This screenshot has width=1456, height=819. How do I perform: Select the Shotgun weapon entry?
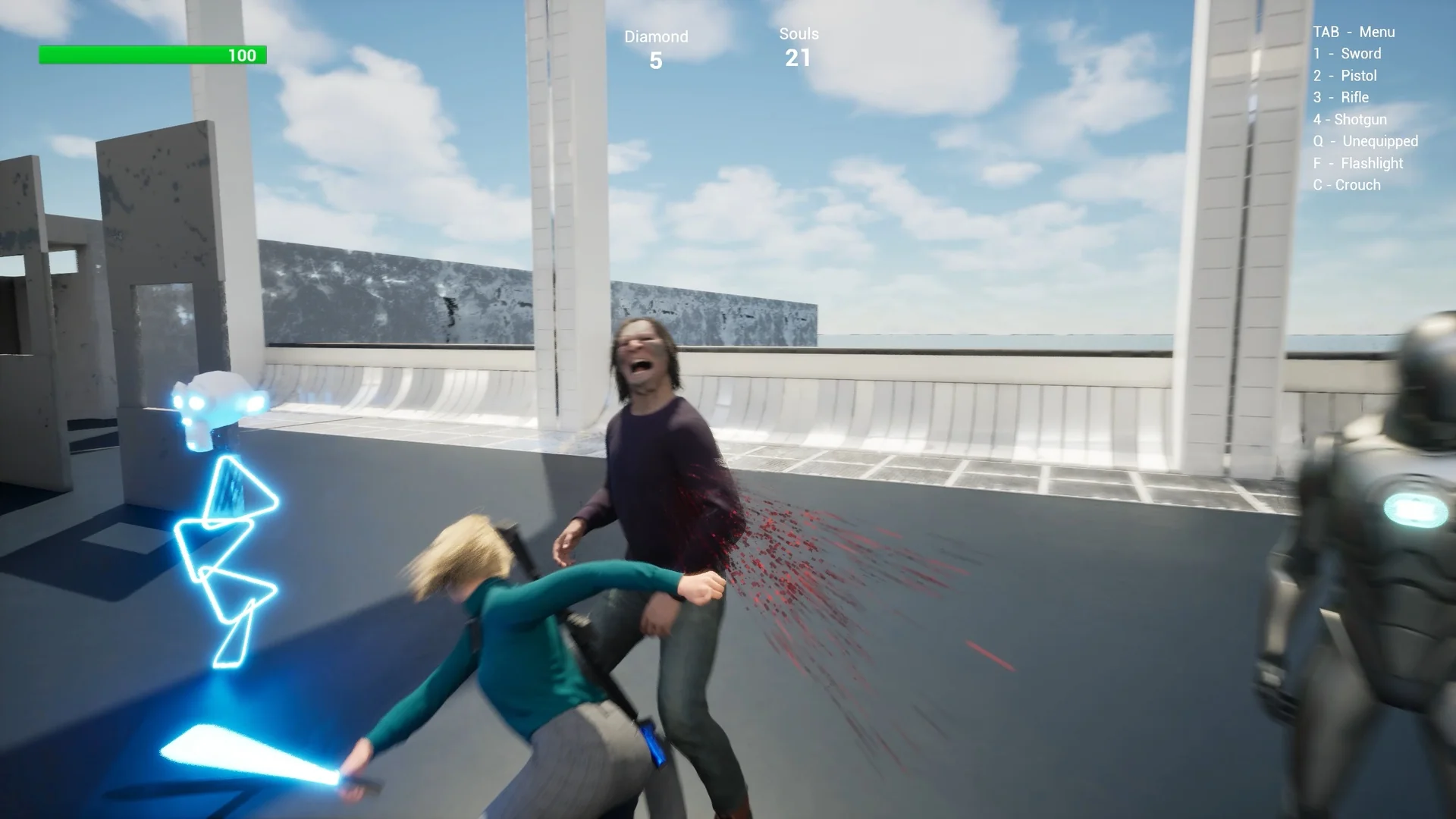1349,119
